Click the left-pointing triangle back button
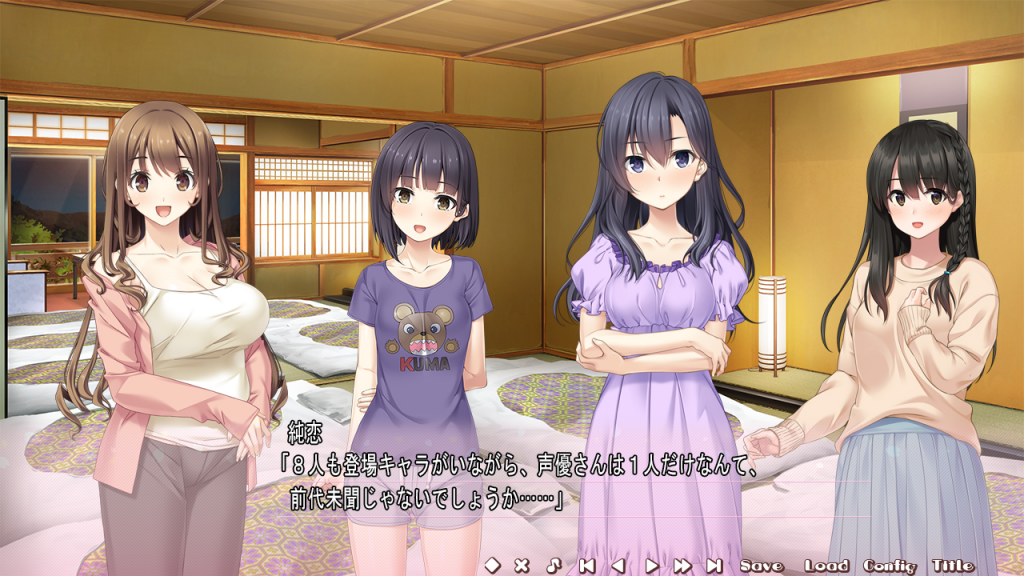 click(618, 565)
